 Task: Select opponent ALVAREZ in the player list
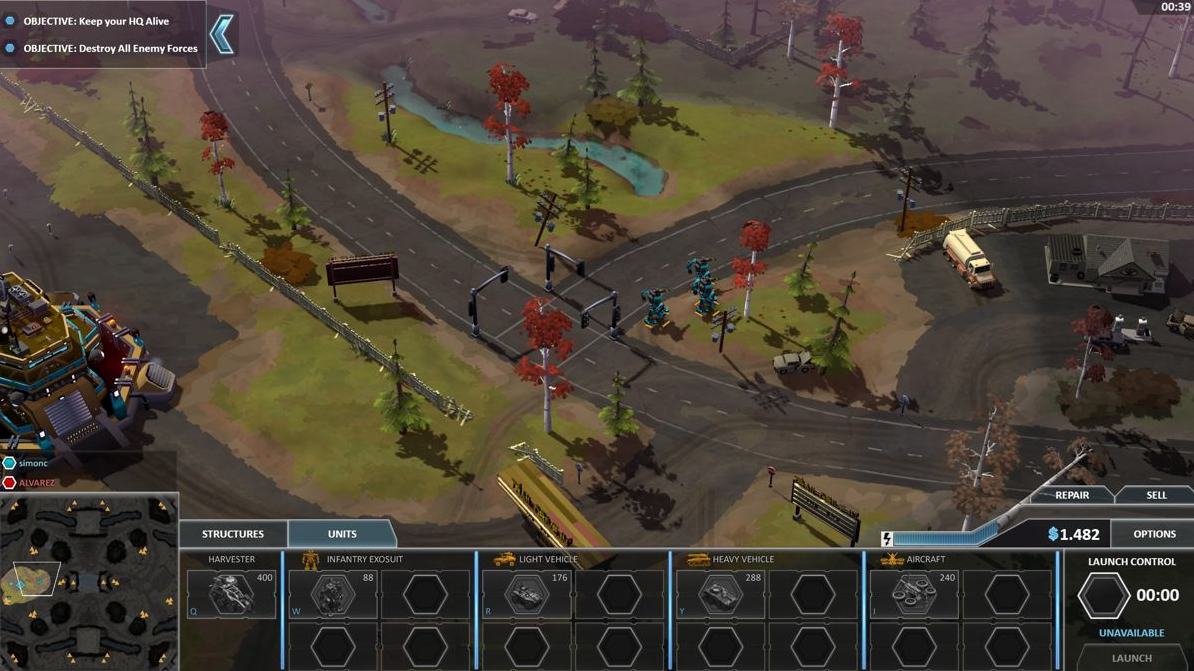click(37, 483)
